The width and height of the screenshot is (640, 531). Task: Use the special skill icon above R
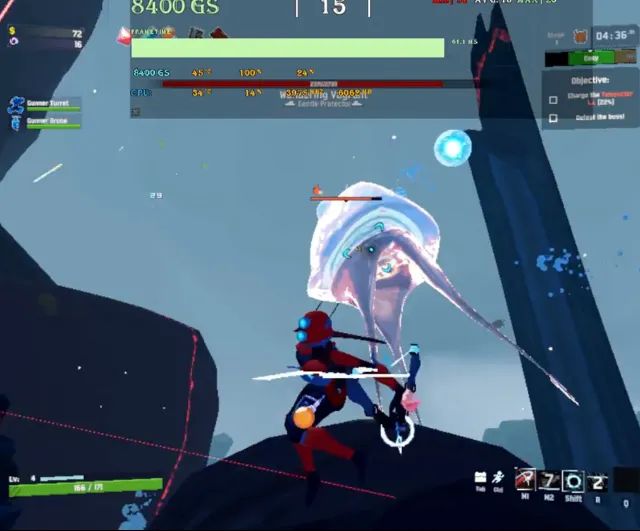[x=596, y=480]
